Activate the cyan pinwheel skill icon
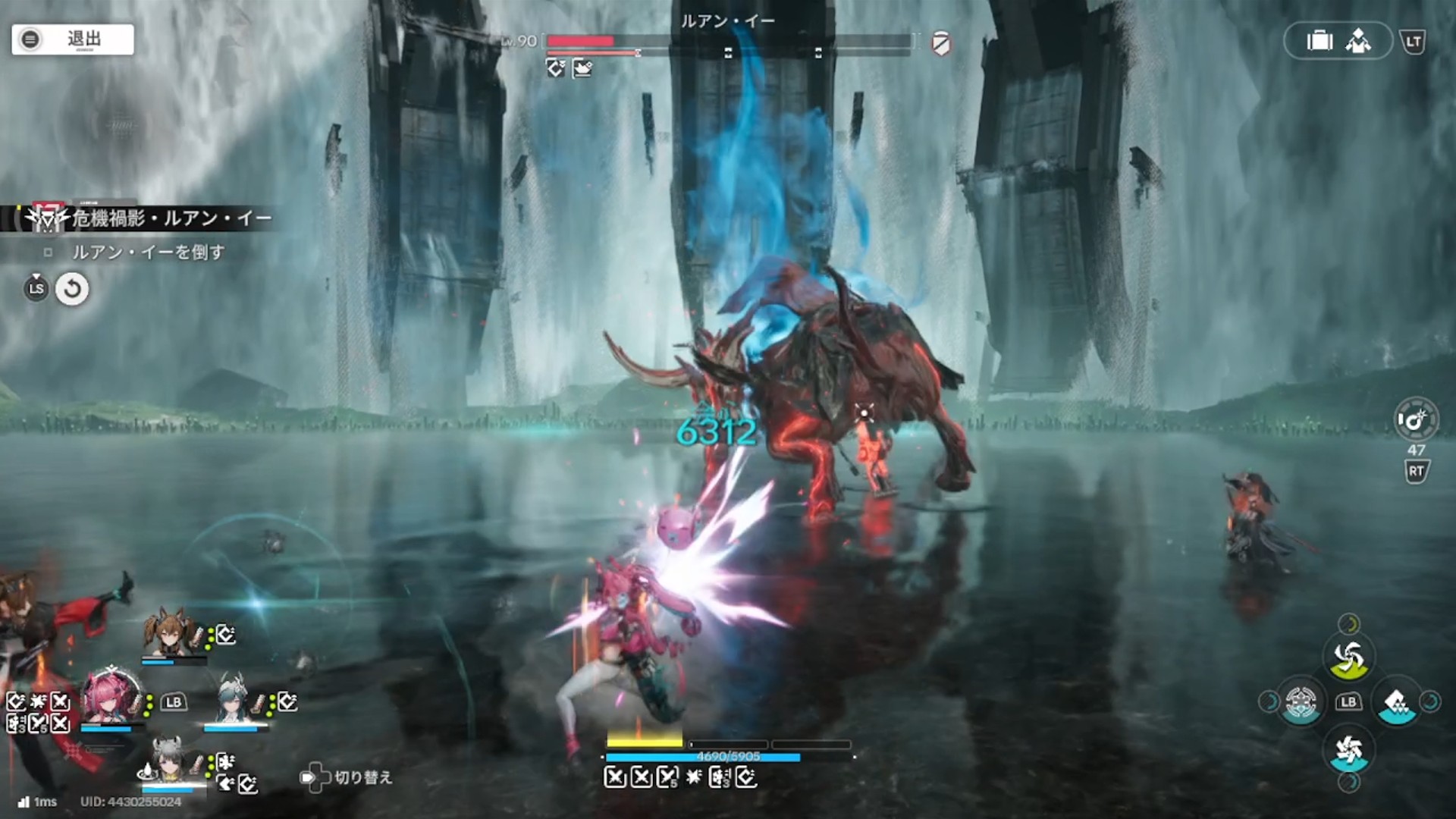 coord(1348,752)
